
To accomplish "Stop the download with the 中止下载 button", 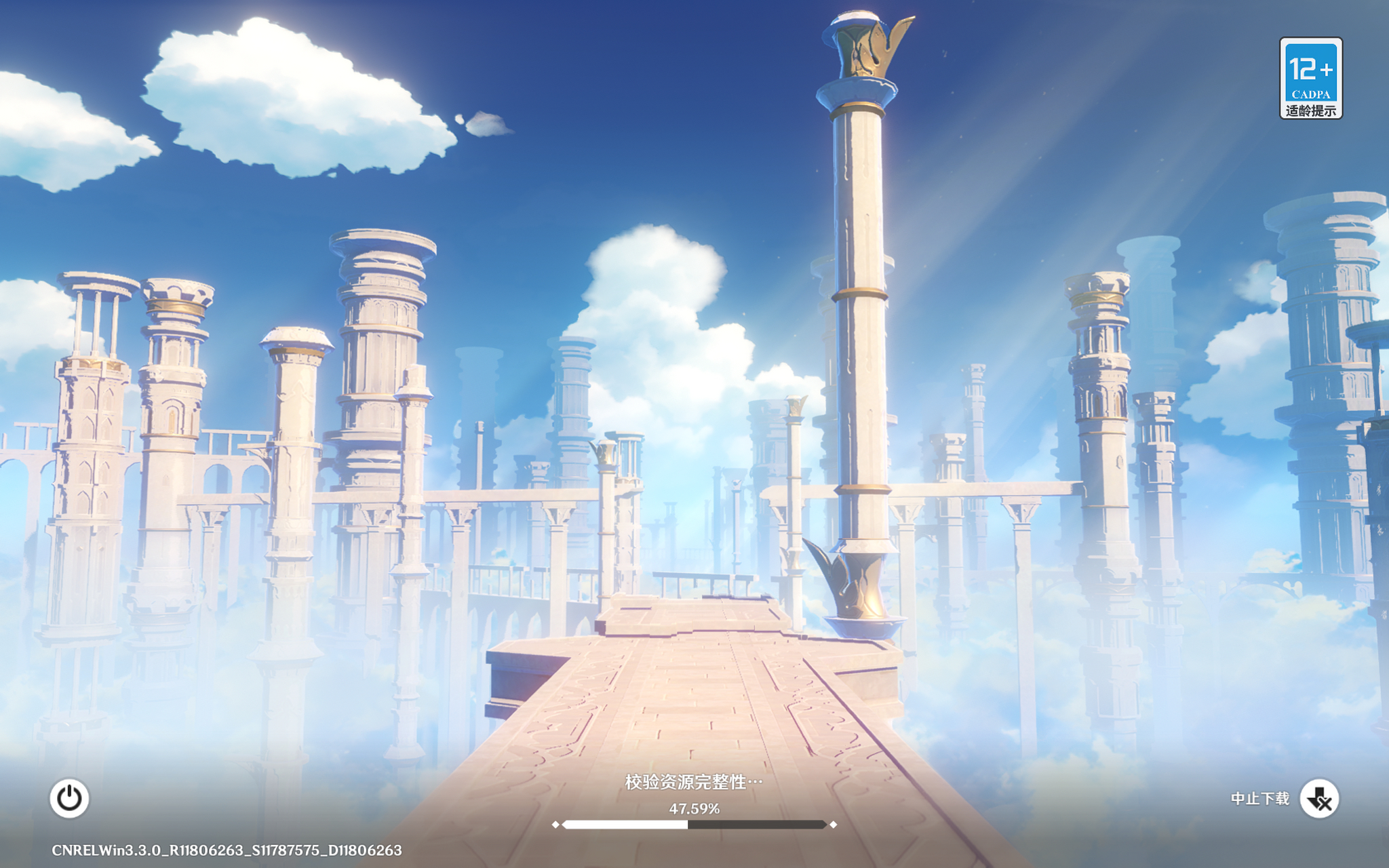I will point(1318,799).
